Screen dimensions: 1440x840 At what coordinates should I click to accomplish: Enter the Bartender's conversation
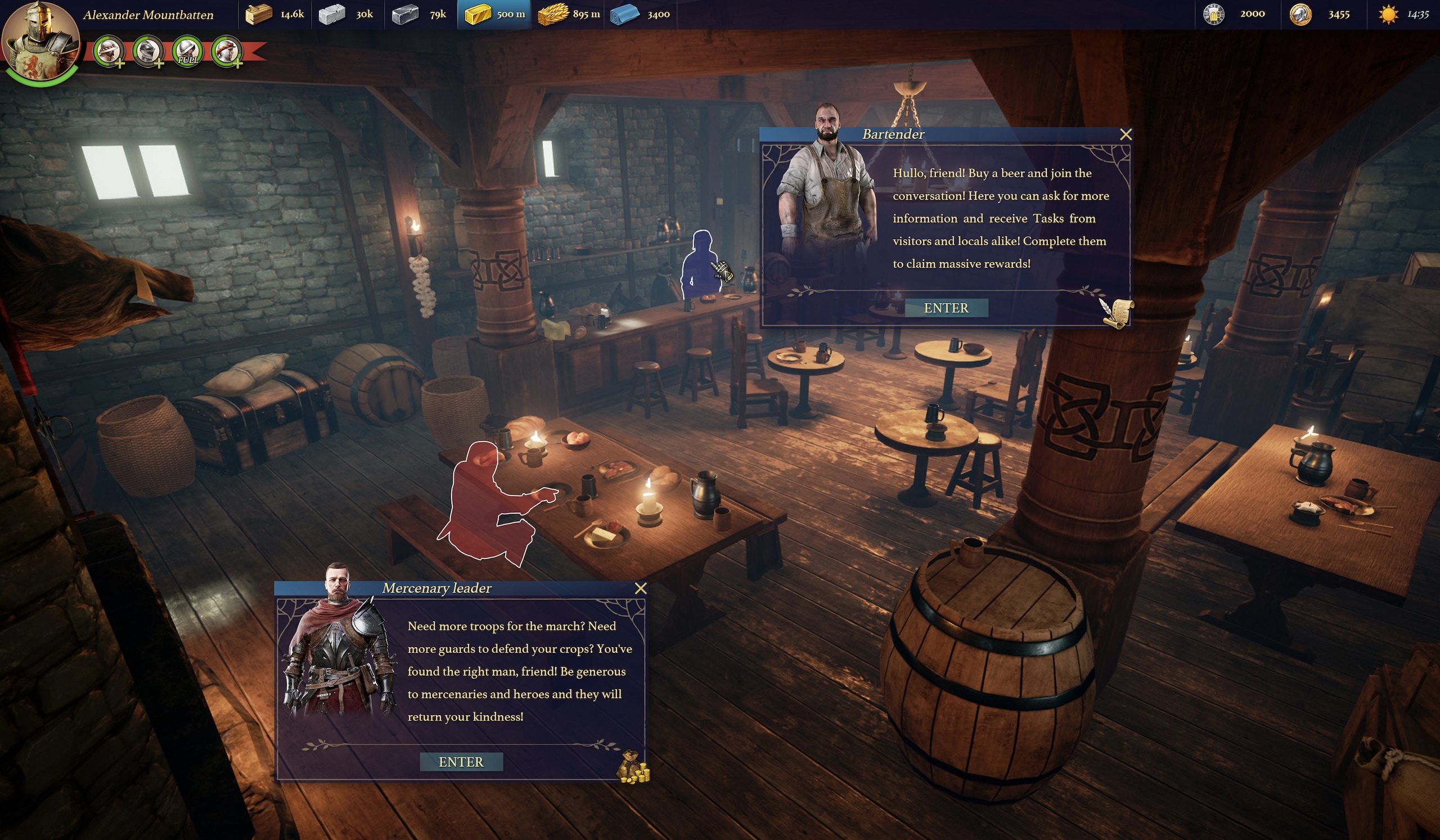point(946,308)
